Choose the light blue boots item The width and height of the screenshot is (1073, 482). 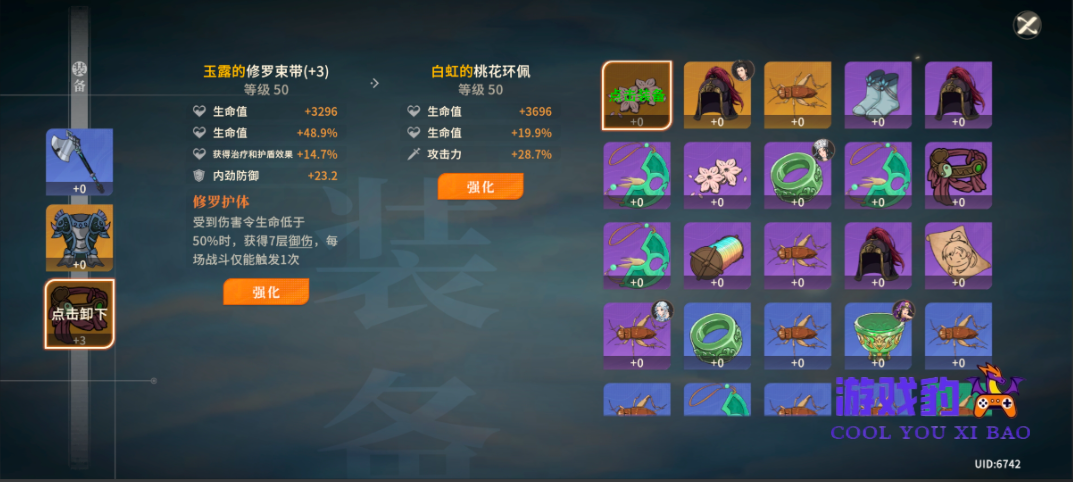pyautogui.click(x=877, y=96)
